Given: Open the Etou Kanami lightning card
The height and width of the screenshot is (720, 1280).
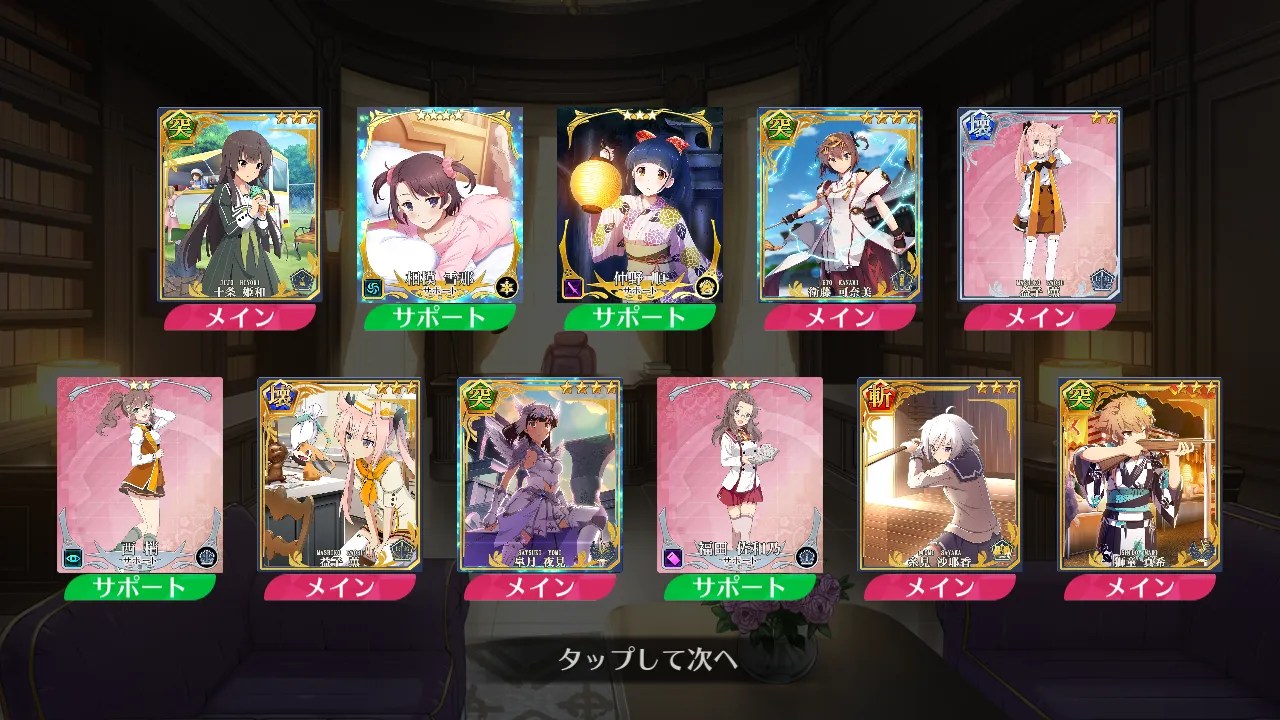Looking at the screenshot, I should (840, 205).
